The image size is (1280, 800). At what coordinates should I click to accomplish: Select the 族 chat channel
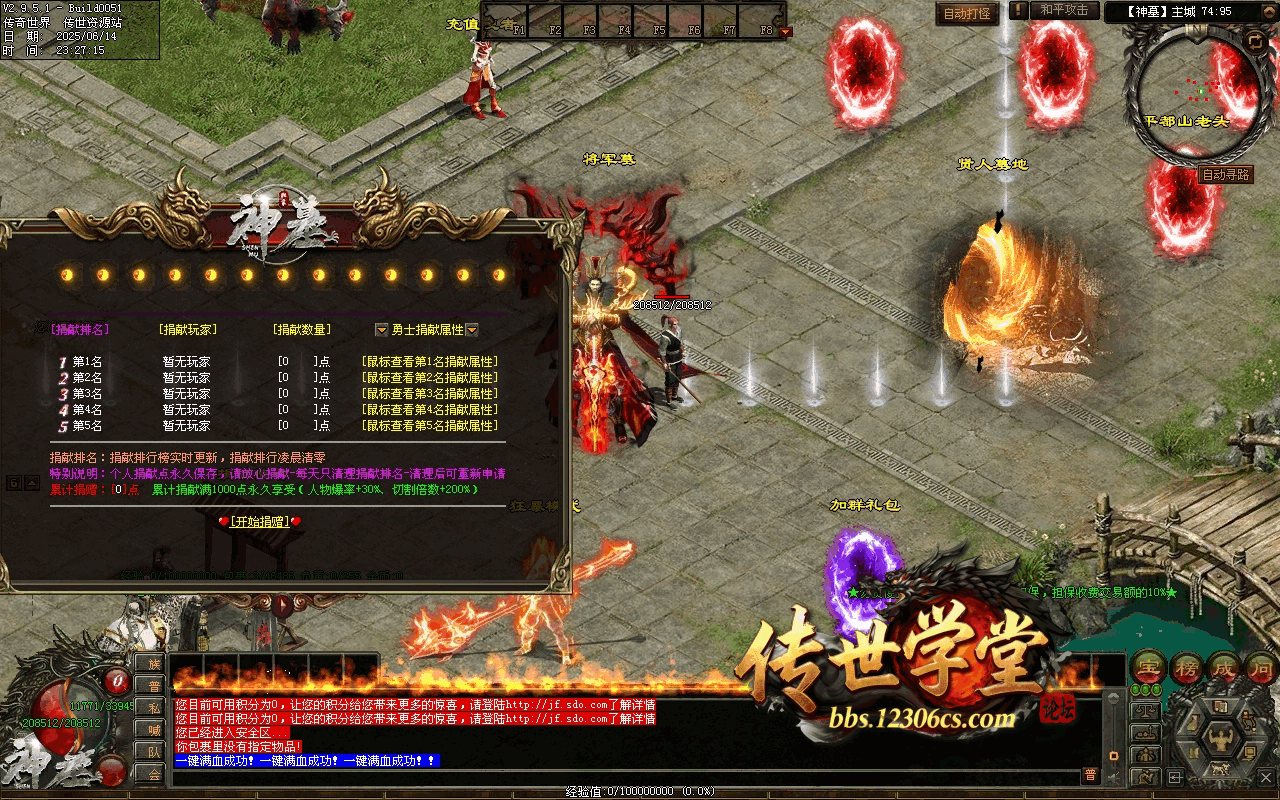pos(153,664)
